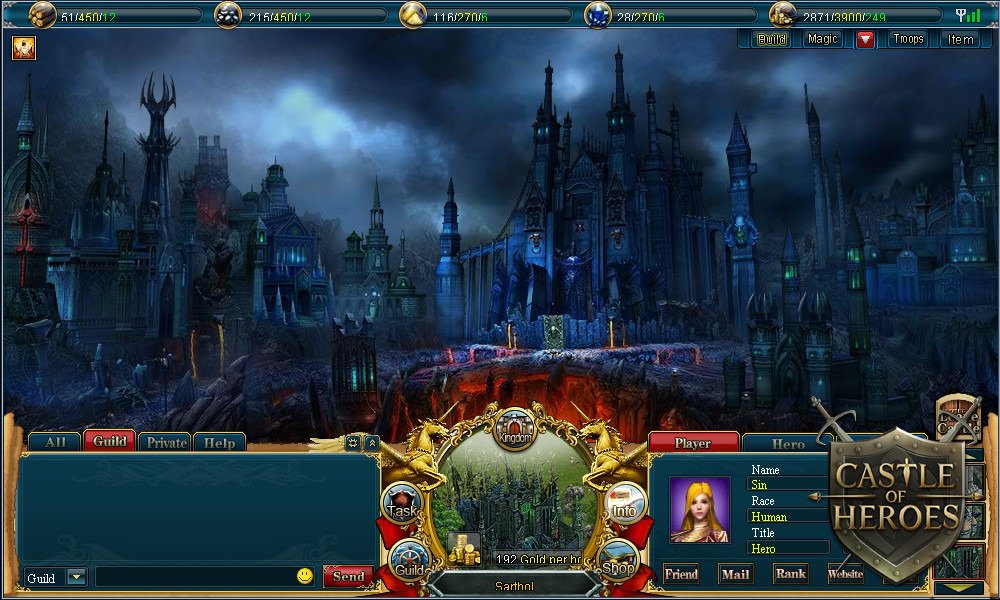Check the Mail inbox
This screenshot has width=1000, height=600.
click(735, 574)
